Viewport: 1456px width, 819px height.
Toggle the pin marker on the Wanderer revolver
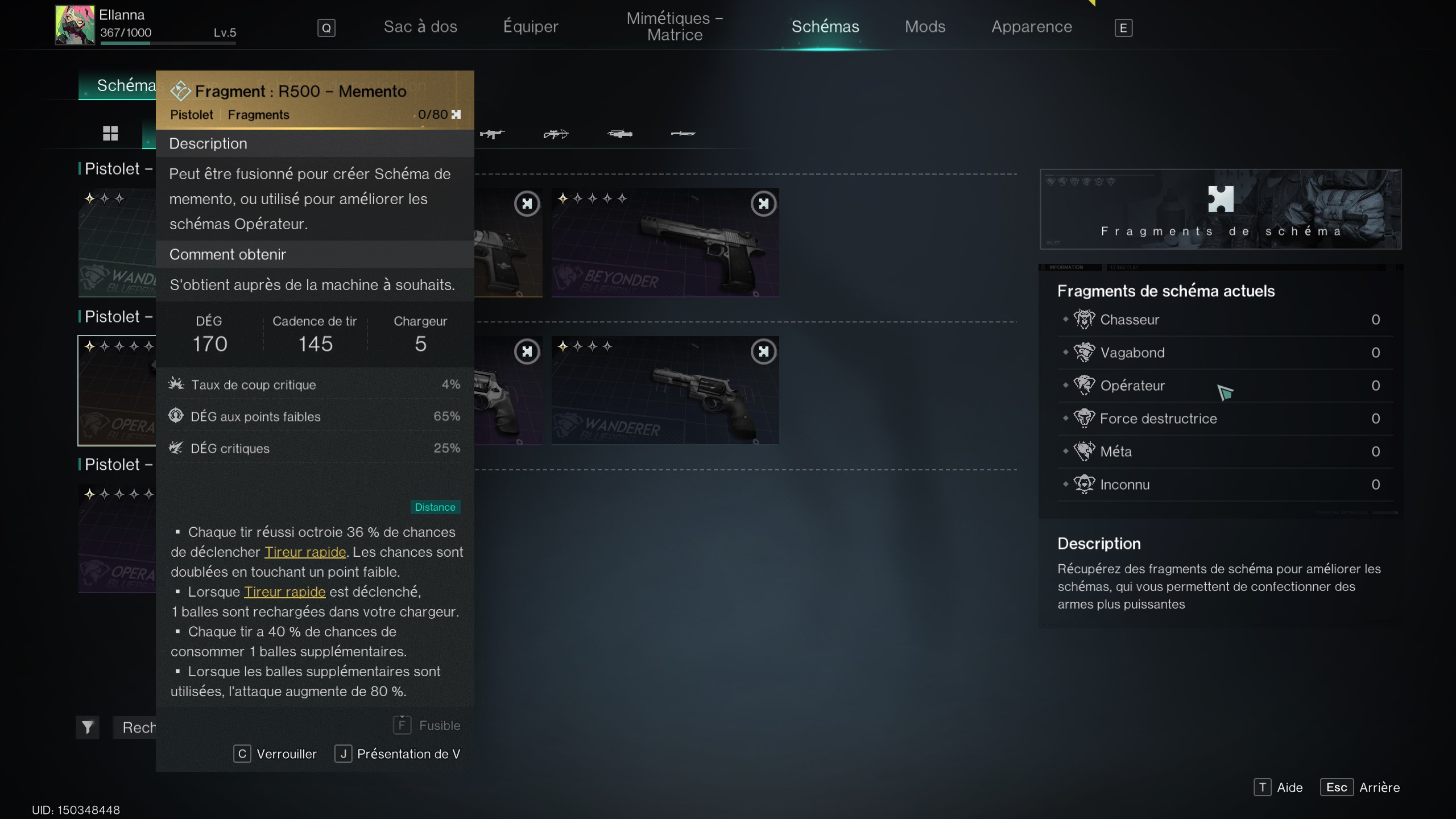pos(764,351)
